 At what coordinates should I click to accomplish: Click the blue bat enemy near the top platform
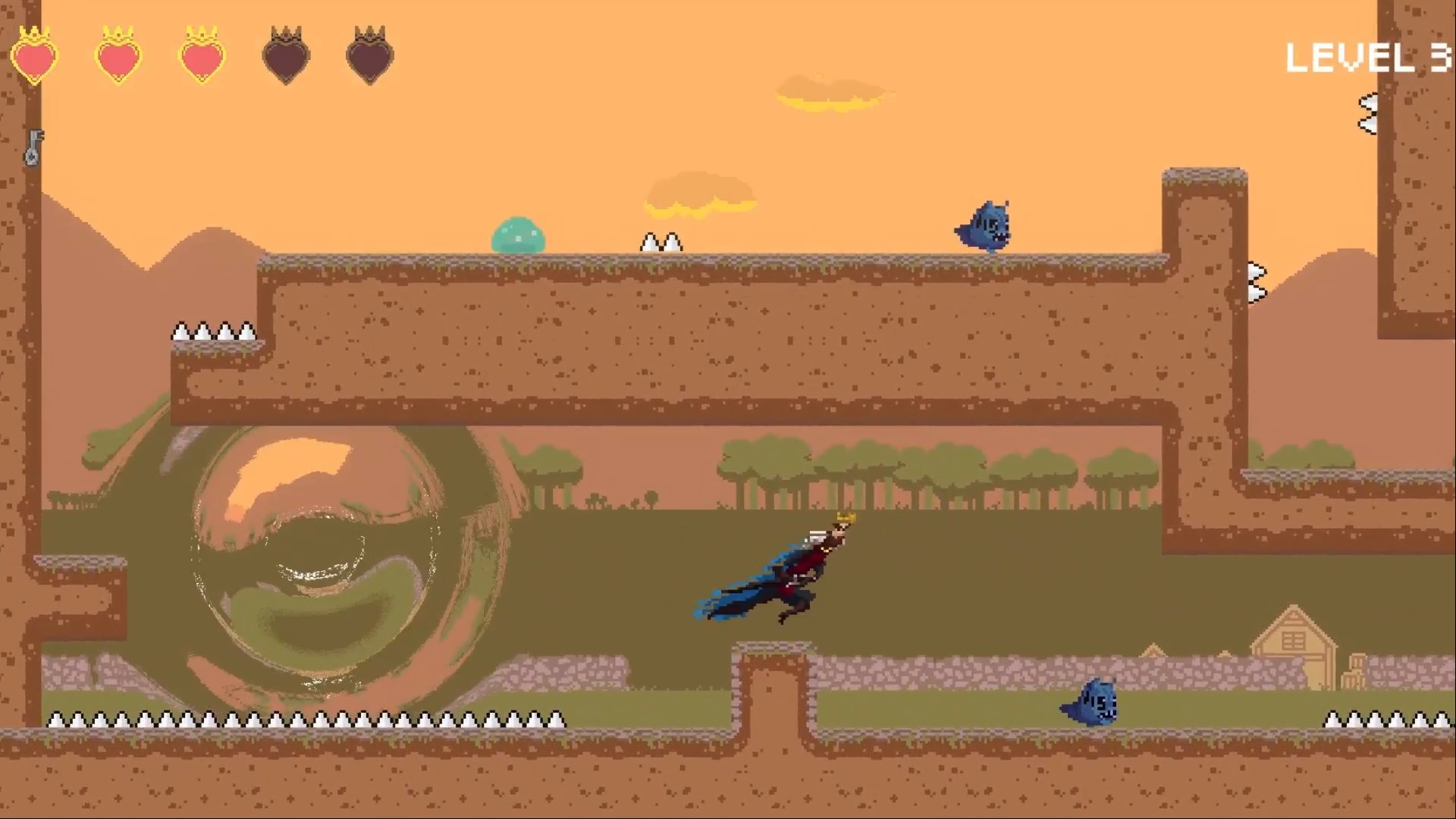pos(987,224)
